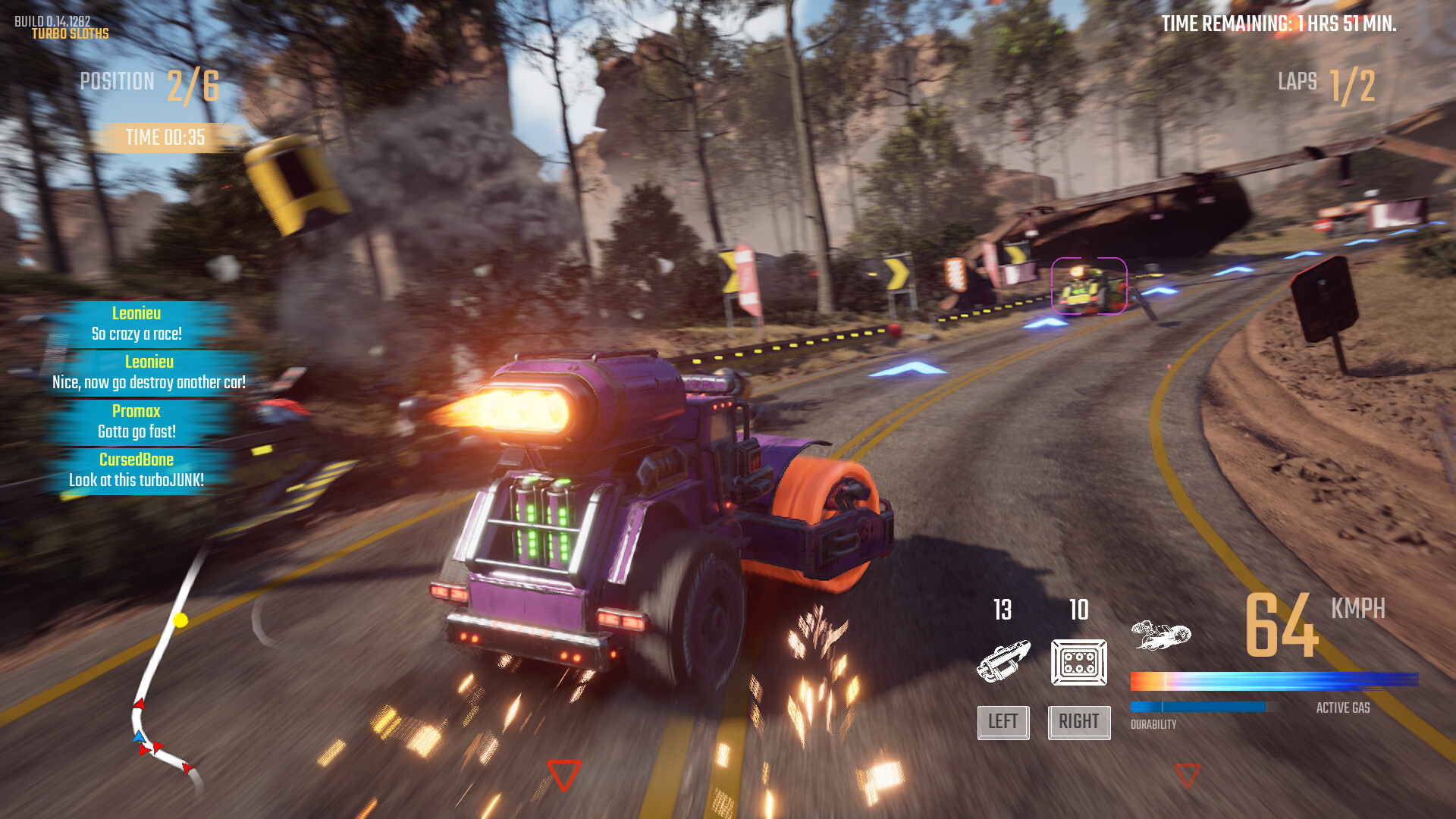Select the right mine crate weapon icon
Image resolution: width=1456 pixels, height=819 pixels.
1078,662
